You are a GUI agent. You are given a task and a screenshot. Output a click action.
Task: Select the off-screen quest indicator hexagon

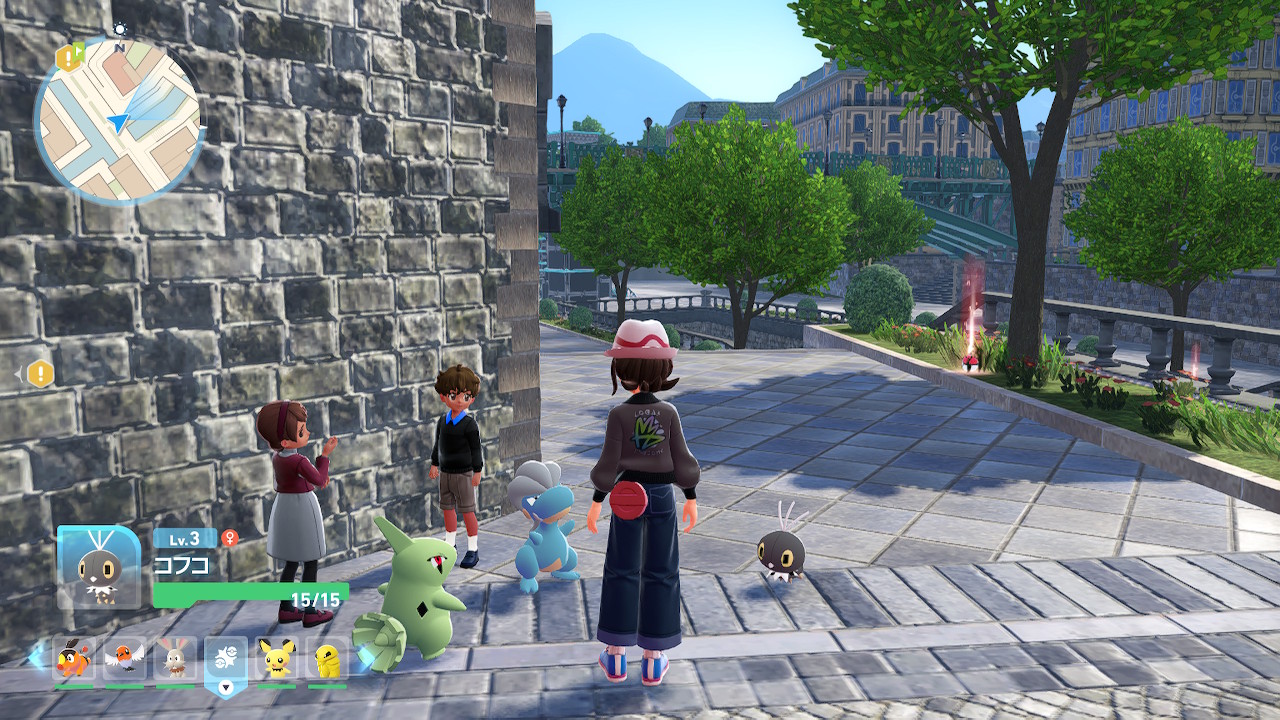(x=40, y=374)
